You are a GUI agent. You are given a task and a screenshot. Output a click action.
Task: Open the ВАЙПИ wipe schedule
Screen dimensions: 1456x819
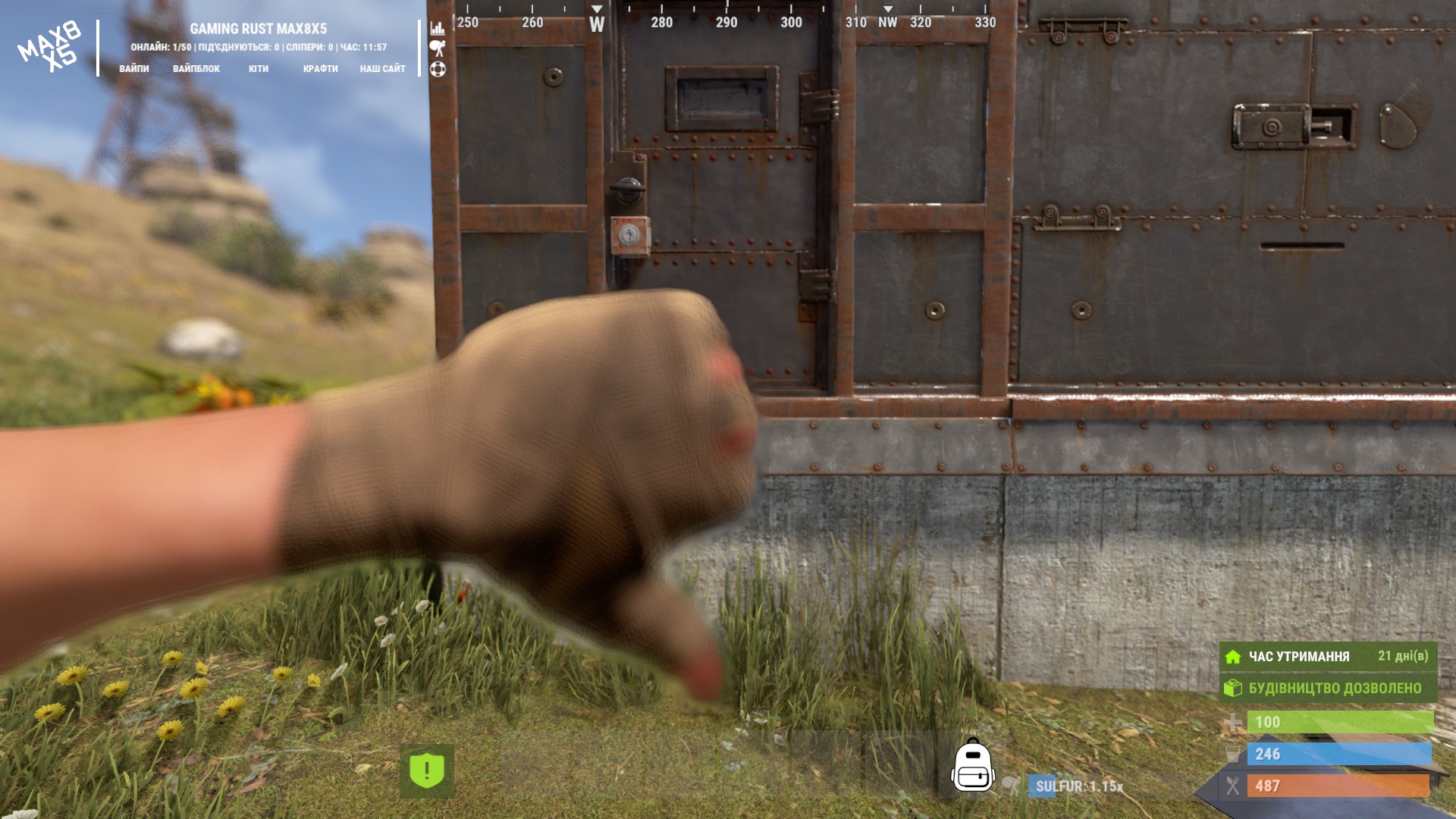point(134,68)
